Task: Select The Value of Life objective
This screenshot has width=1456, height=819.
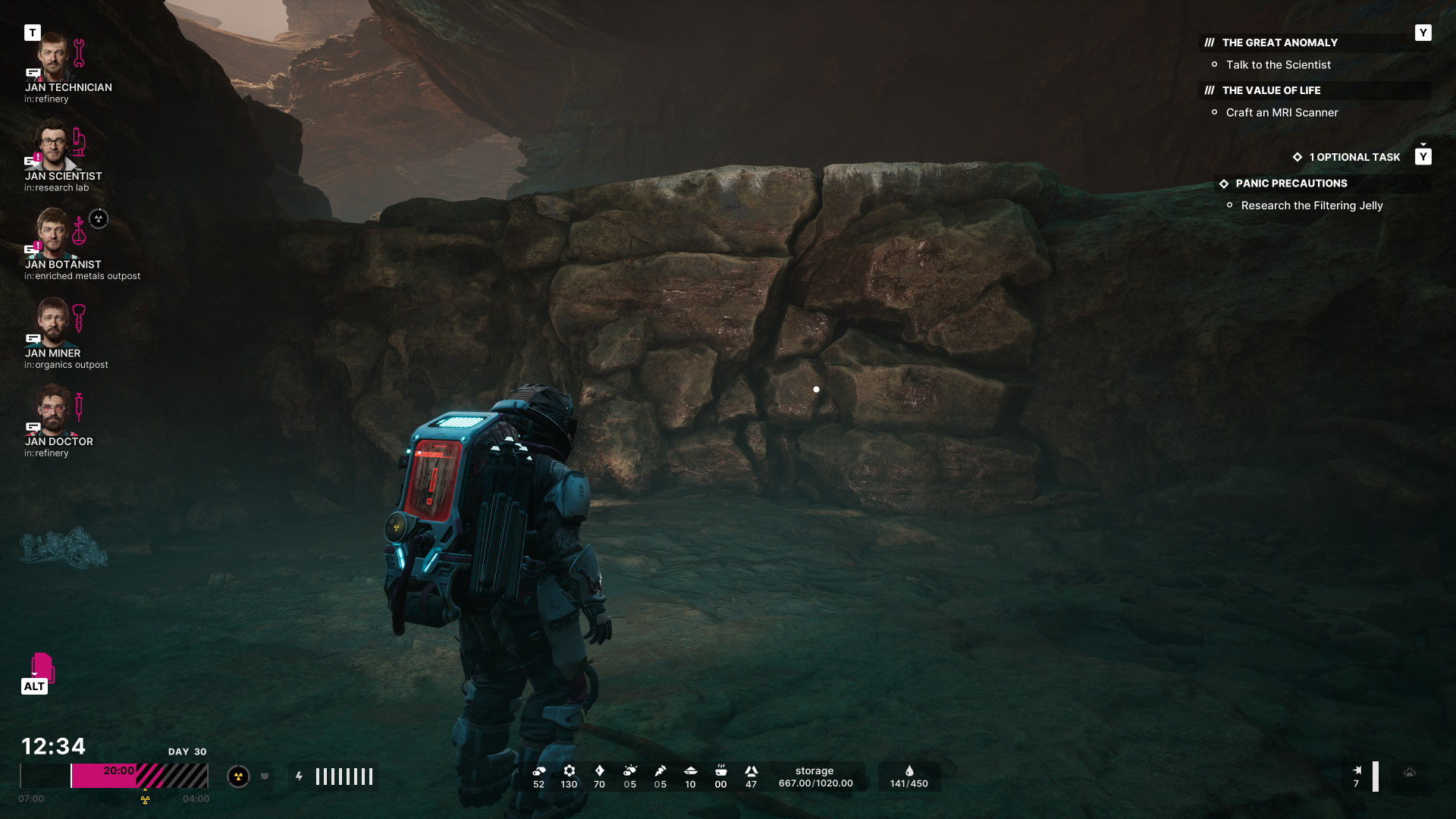Action: click(1271, 91)
